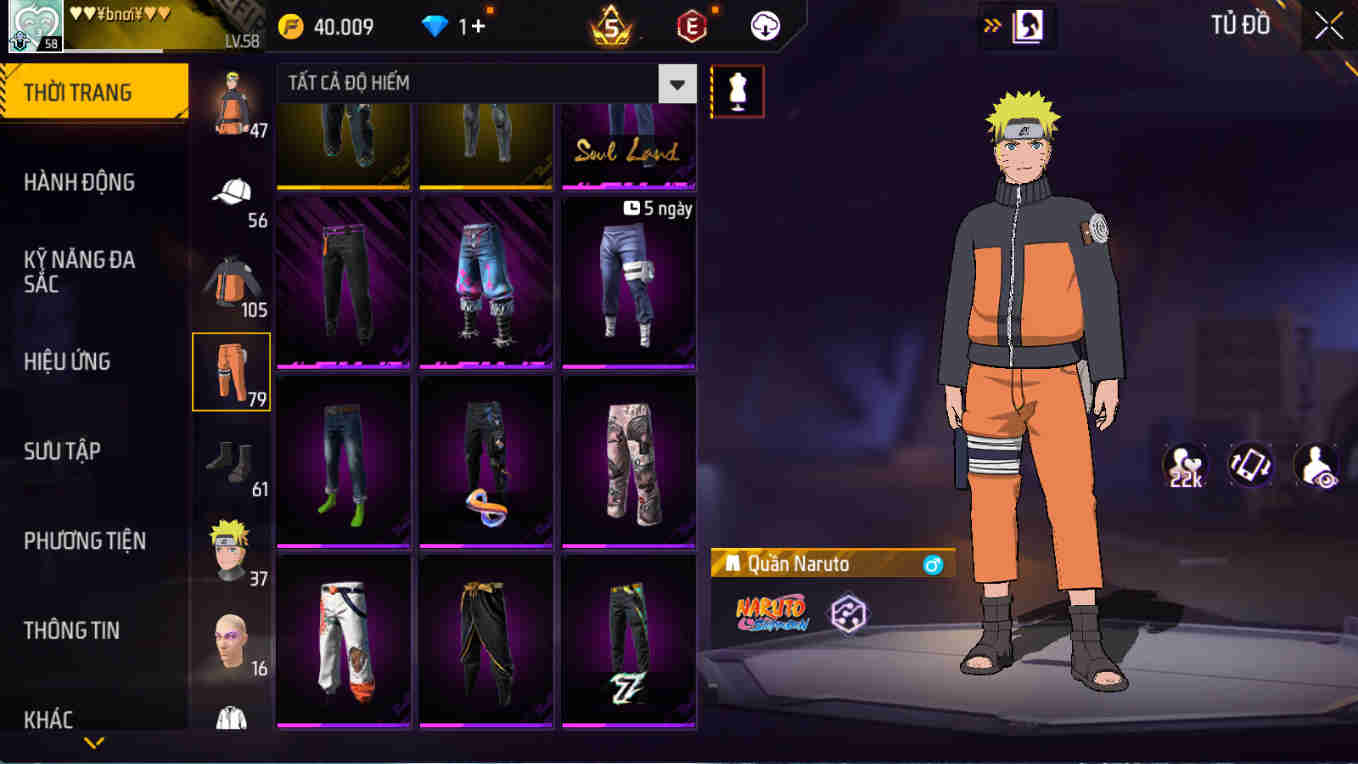Toggle the blue share icon on Quần Naruto
Image resolution: width=1358 pixels, height=764 pixels.
click(937, 563)
